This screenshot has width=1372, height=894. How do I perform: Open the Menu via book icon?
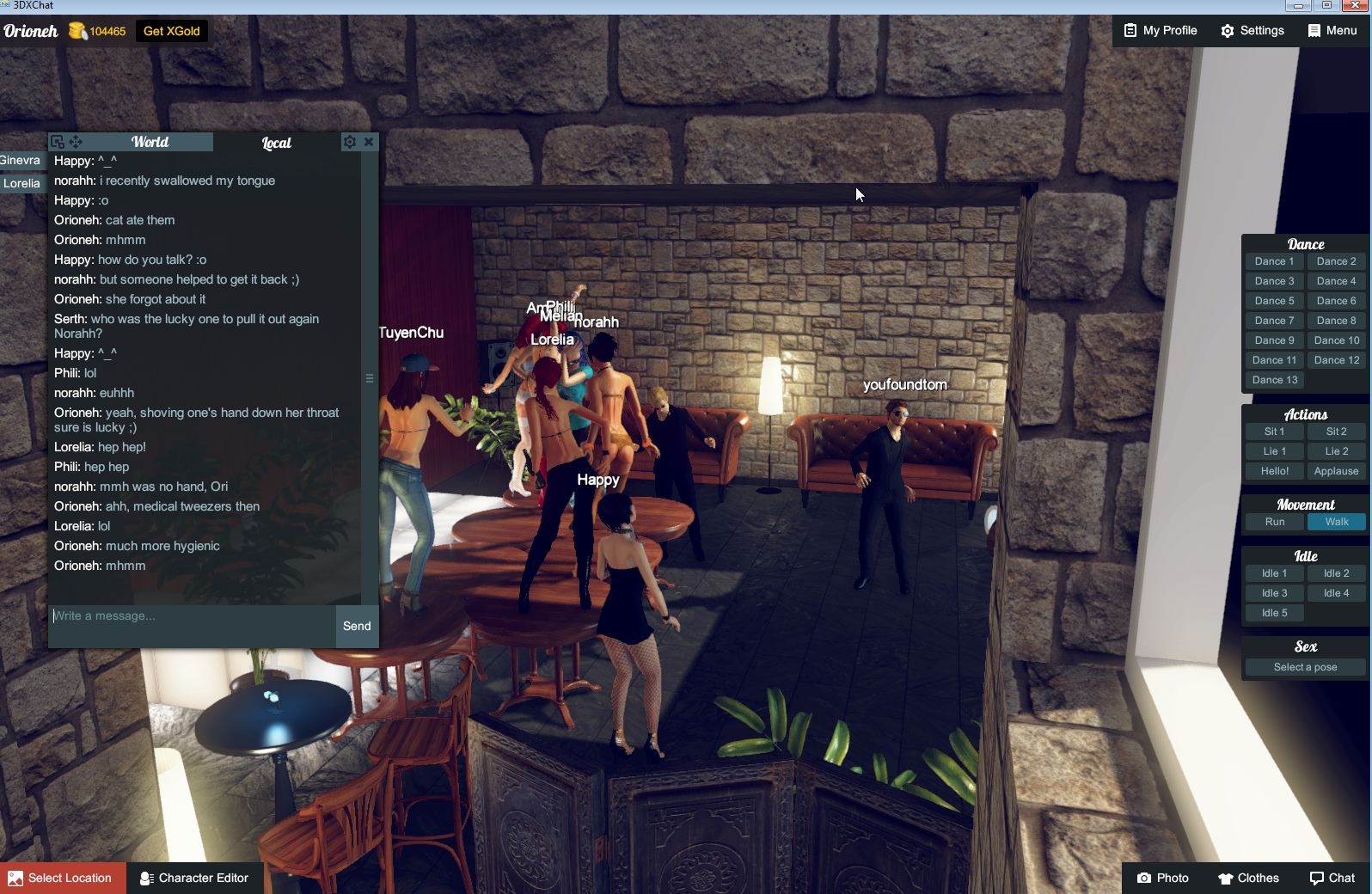(x=1331, y=31)
